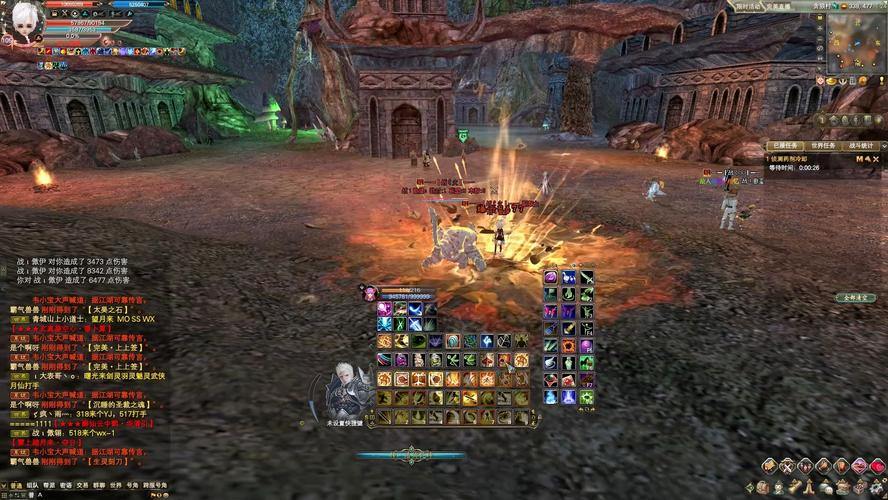Select the 交易 trade chat channel
888x500 pixels.
pyautogui.click(x=82, y=485)
